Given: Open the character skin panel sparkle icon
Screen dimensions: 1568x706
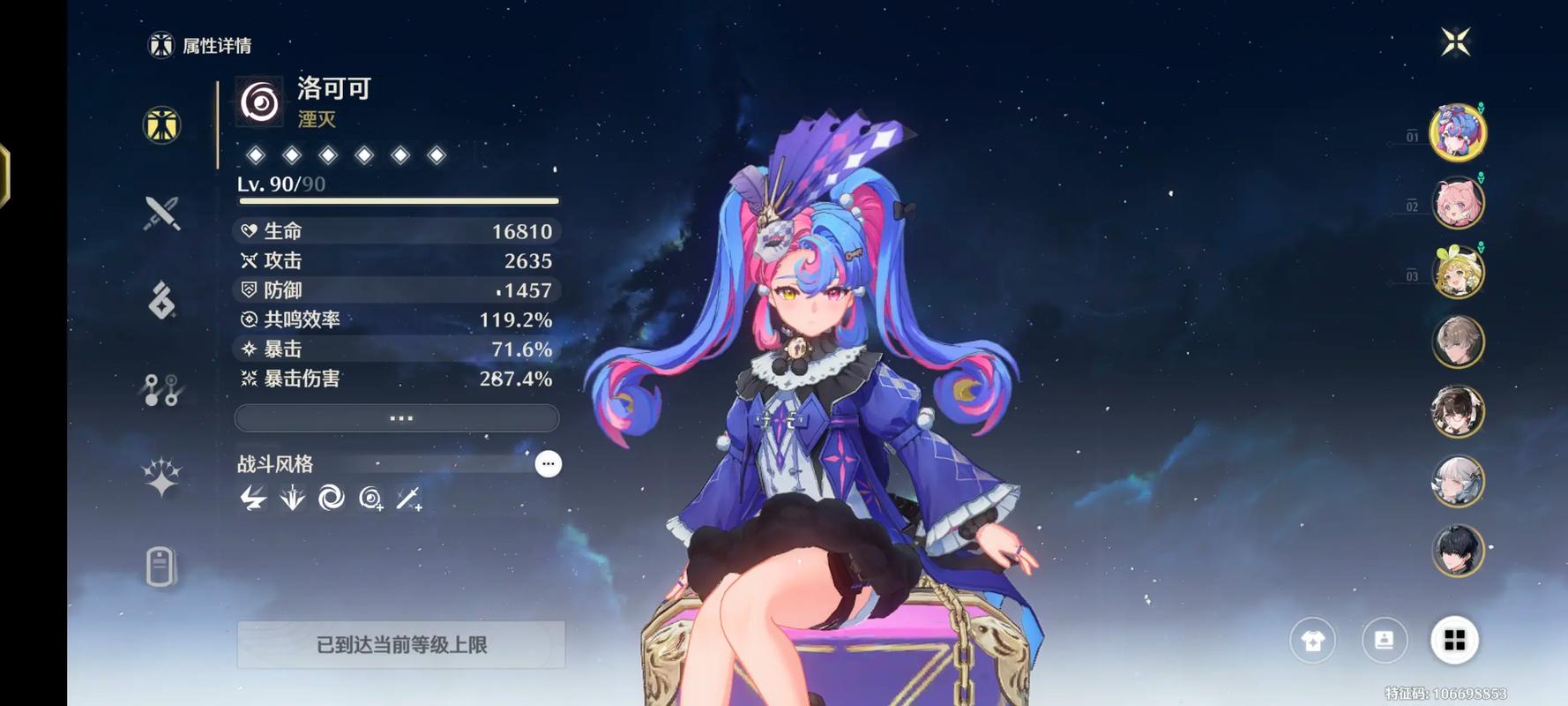Looking at the screenshot, I should point(161,474).
